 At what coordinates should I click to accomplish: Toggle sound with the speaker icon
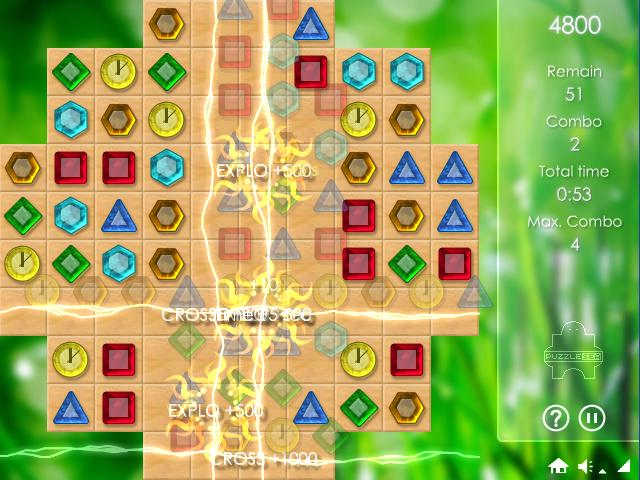coord(586,466)
